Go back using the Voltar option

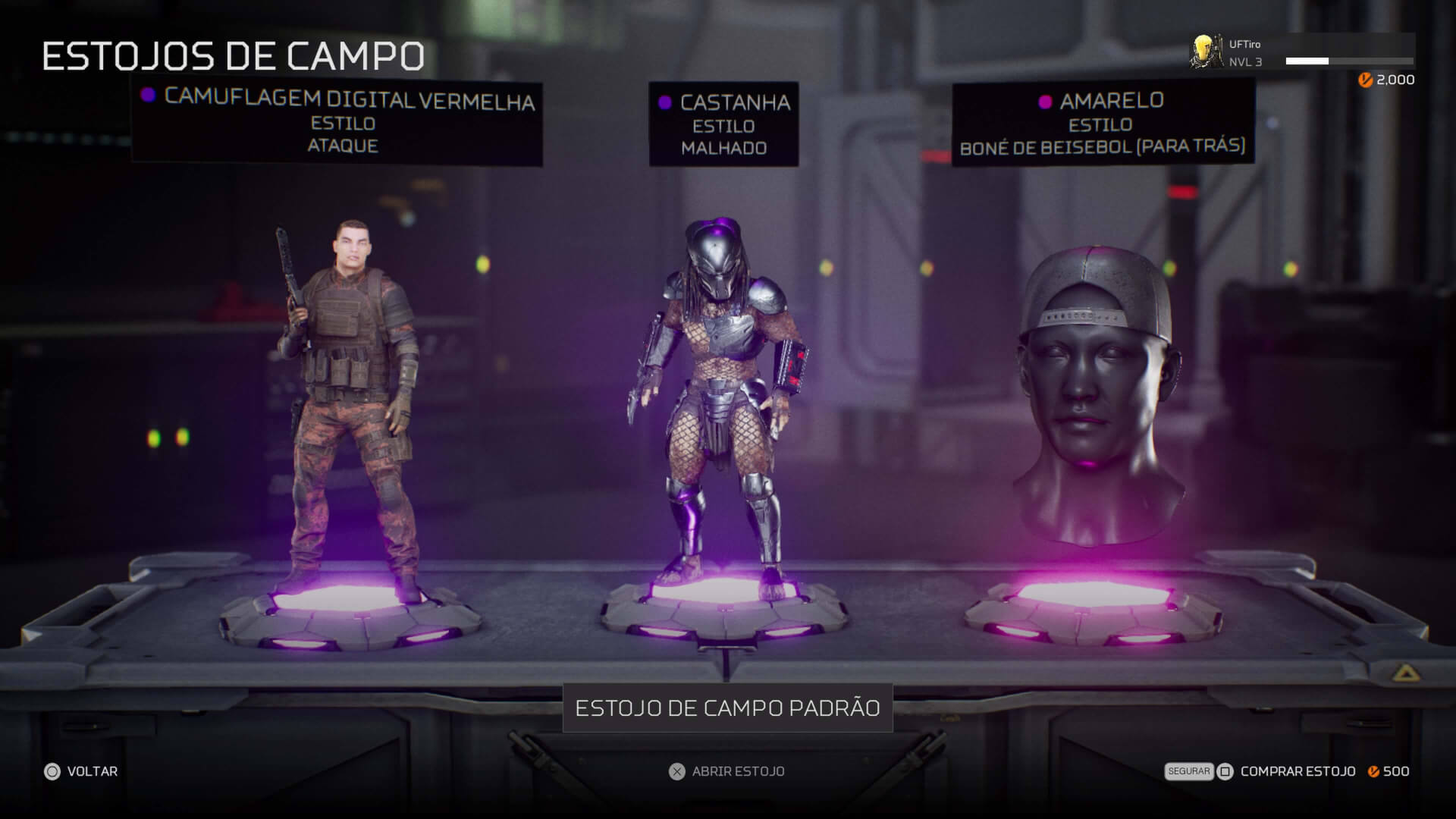pyautogui.click(x=81, y=771)
